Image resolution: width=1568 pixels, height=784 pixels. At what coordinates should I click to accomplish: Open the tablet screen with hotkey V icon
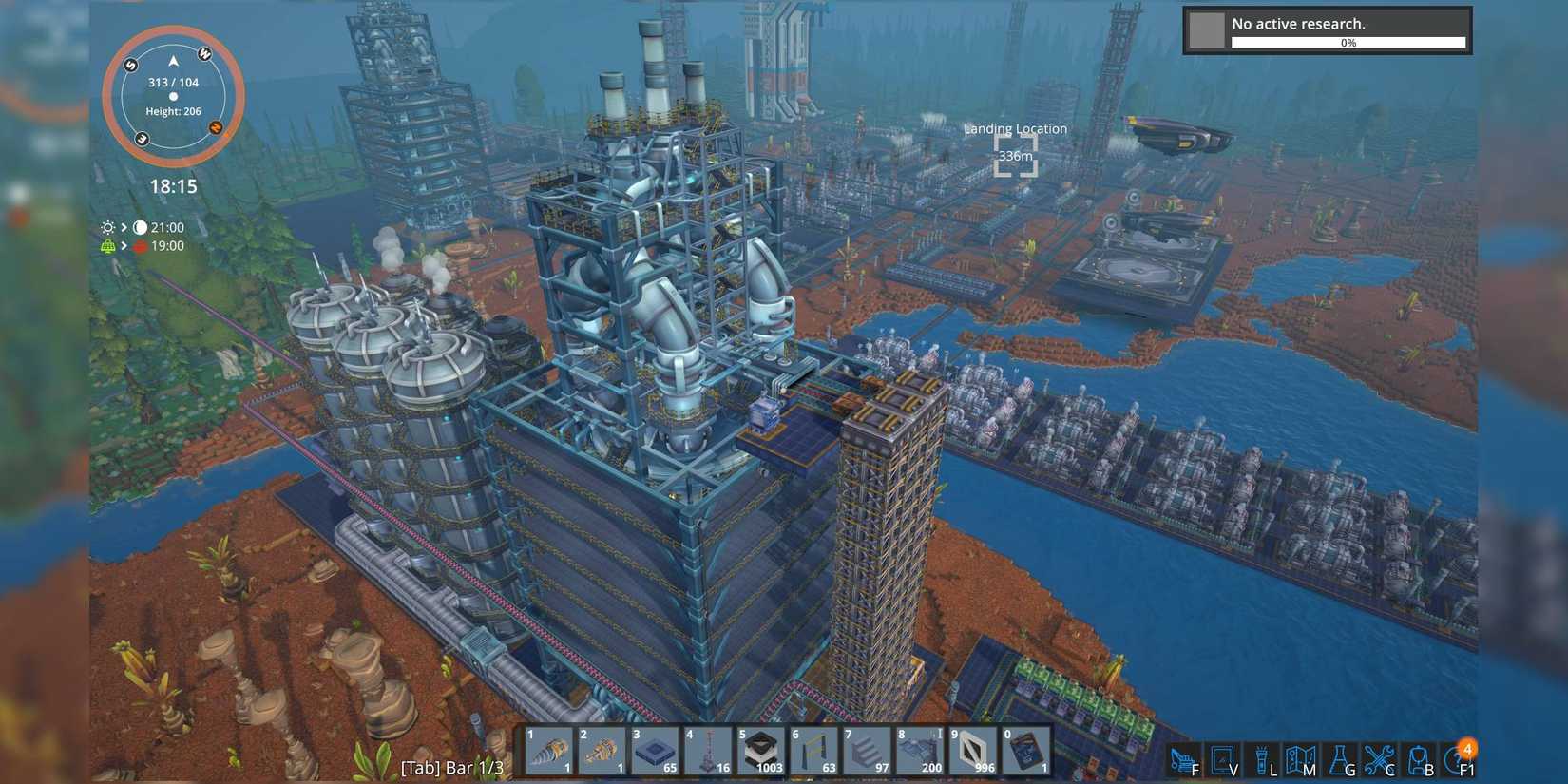point(1222,757)
